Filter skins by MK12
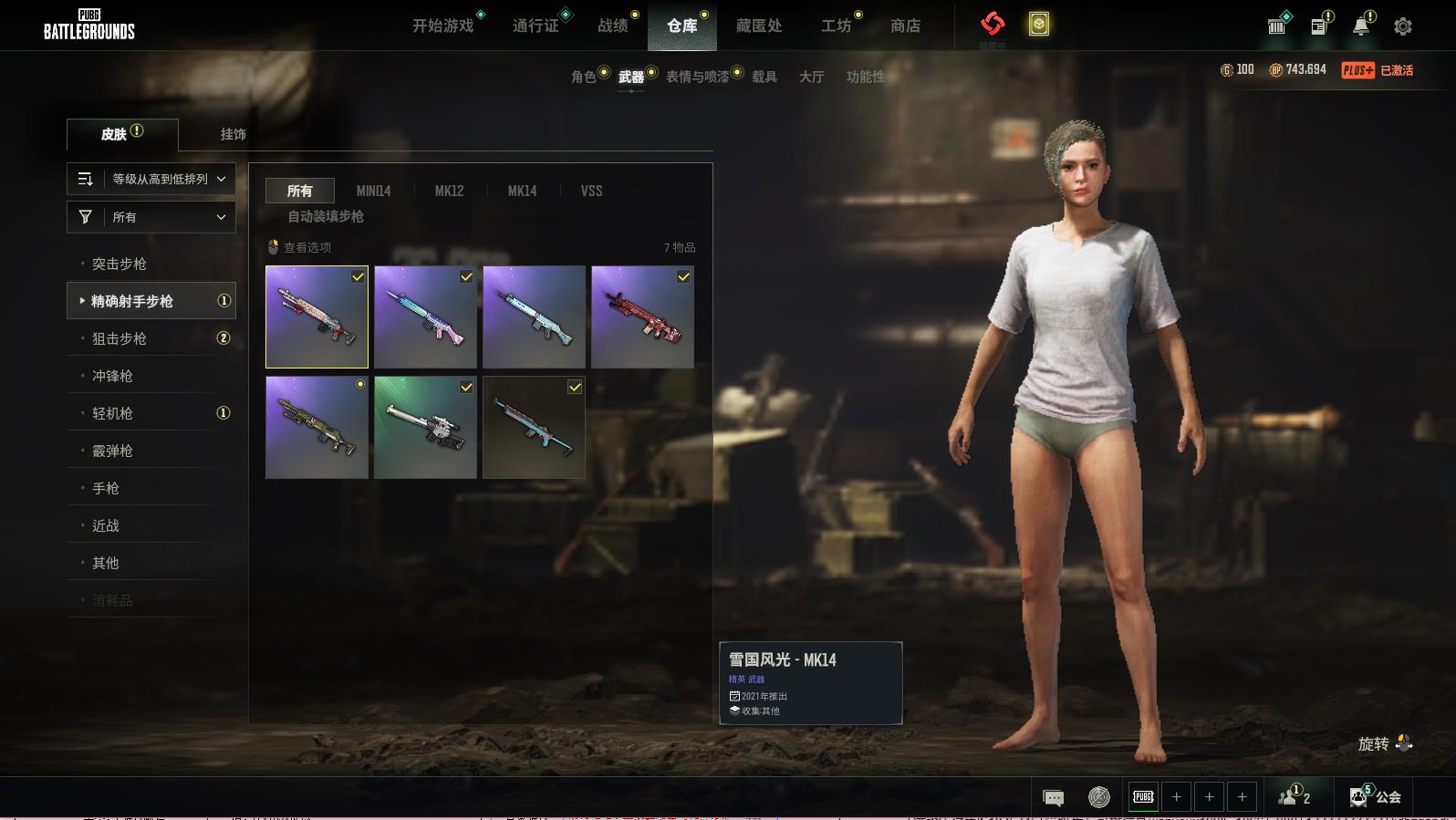Screen dimensions: 1456x820 pyautogui.click(x=449, y=191)
